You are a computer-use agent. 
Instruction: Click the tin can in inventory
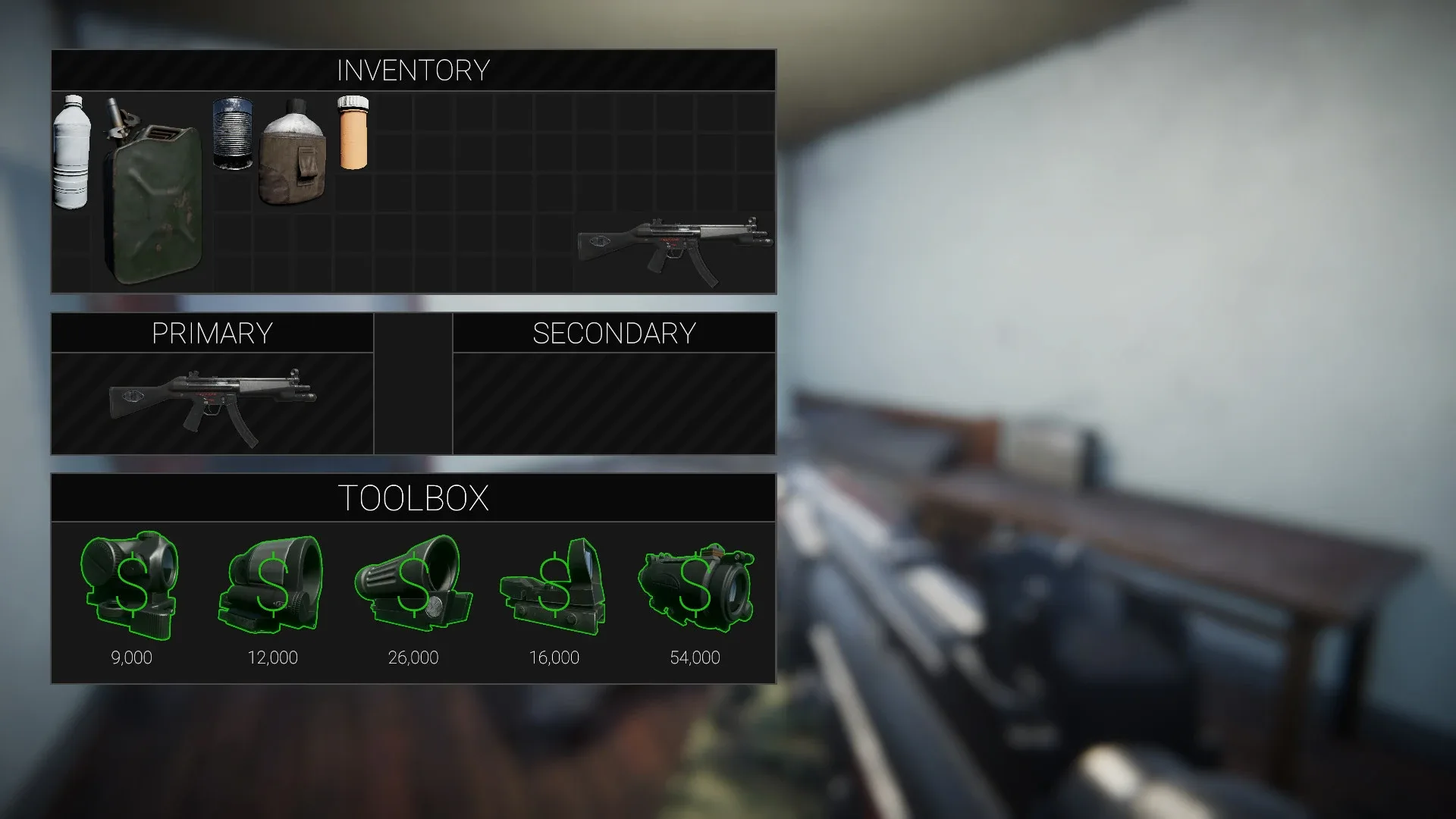(x=233, y=136)
